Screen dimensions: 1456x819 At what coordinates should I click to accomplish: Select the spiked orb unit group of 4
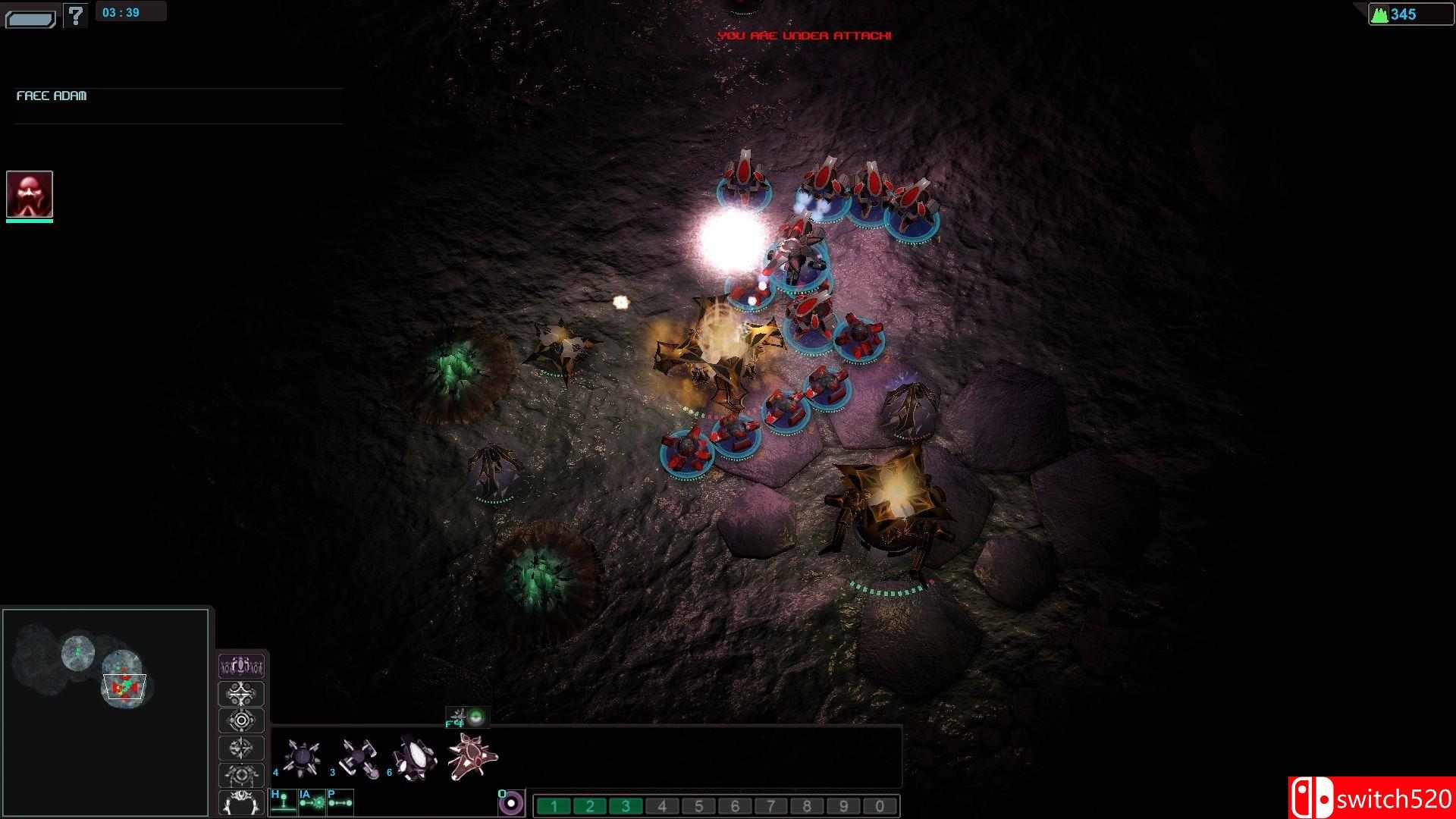pyautogui.click(x=301, y=757)
